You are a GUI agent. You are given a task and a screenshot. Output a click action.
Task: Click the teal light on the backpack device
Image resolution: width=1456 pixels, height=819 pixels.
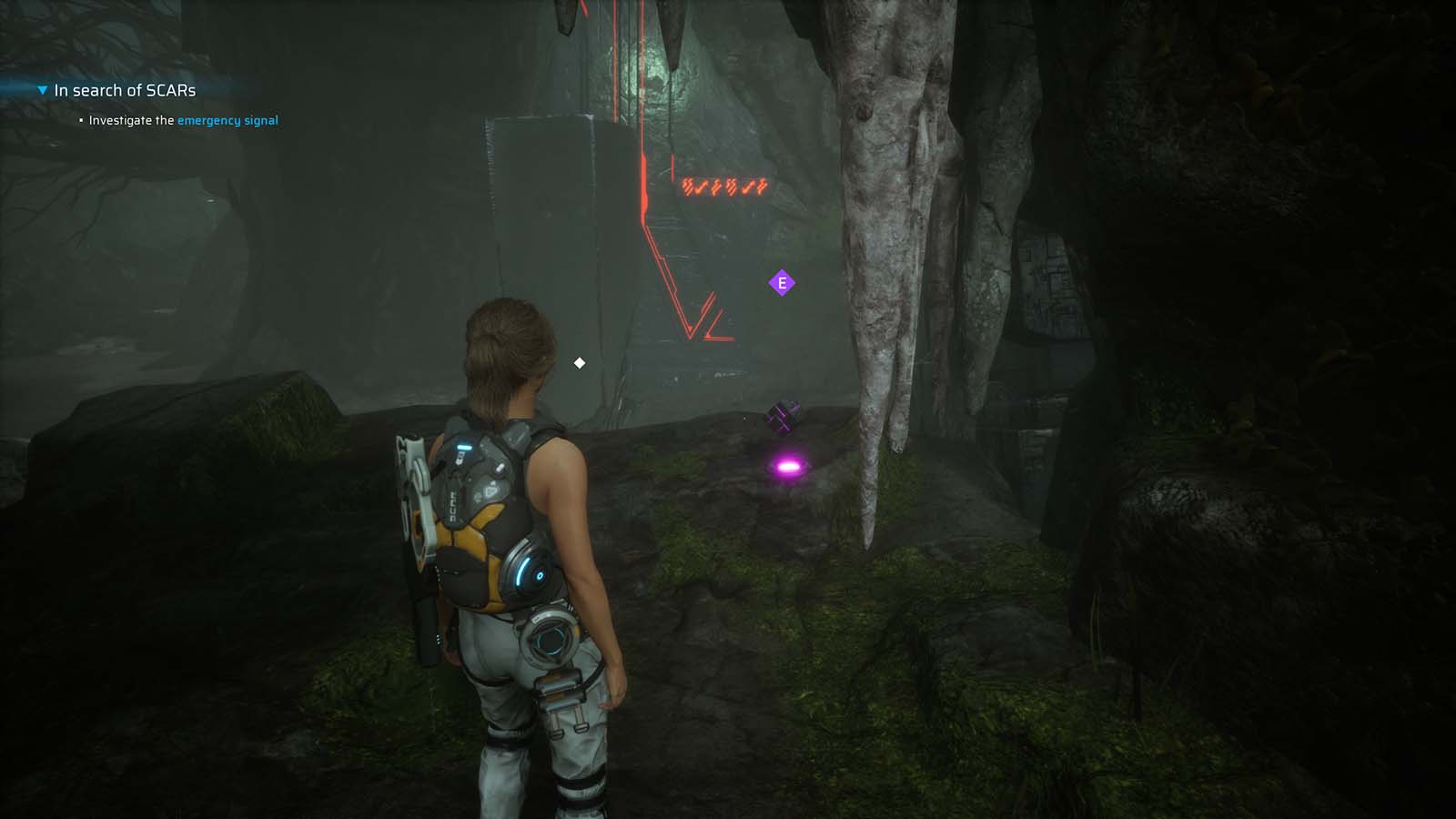(x=467, y=447)
